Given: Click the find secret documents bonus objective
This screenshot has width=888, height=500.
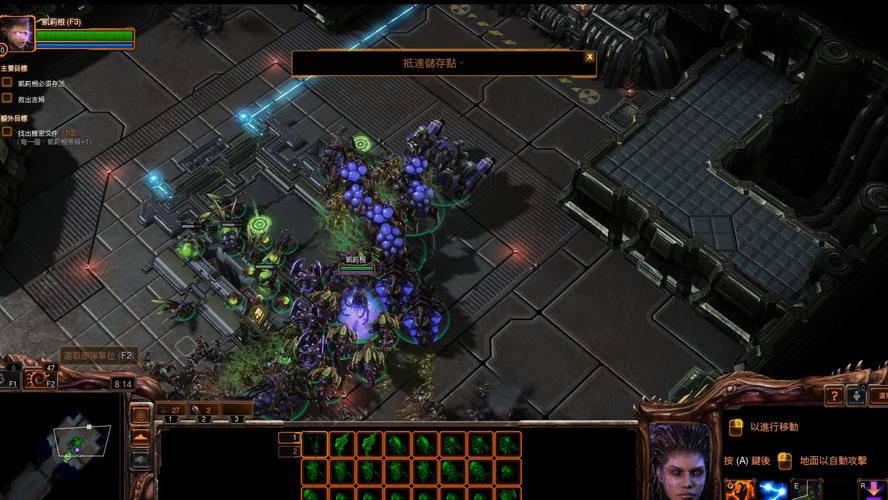Looking at the screenshot, I should pyautogui.click(x=40, y=132).
